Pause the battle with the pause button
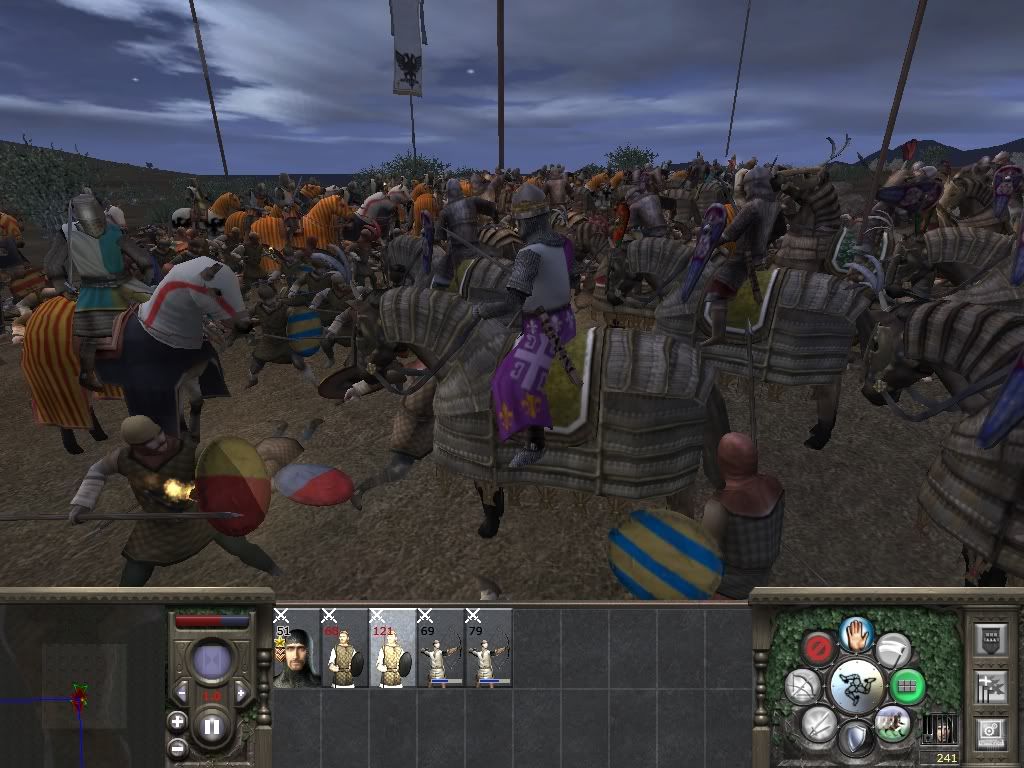This screenshot has height=768, width=1024. pos(212,727)
